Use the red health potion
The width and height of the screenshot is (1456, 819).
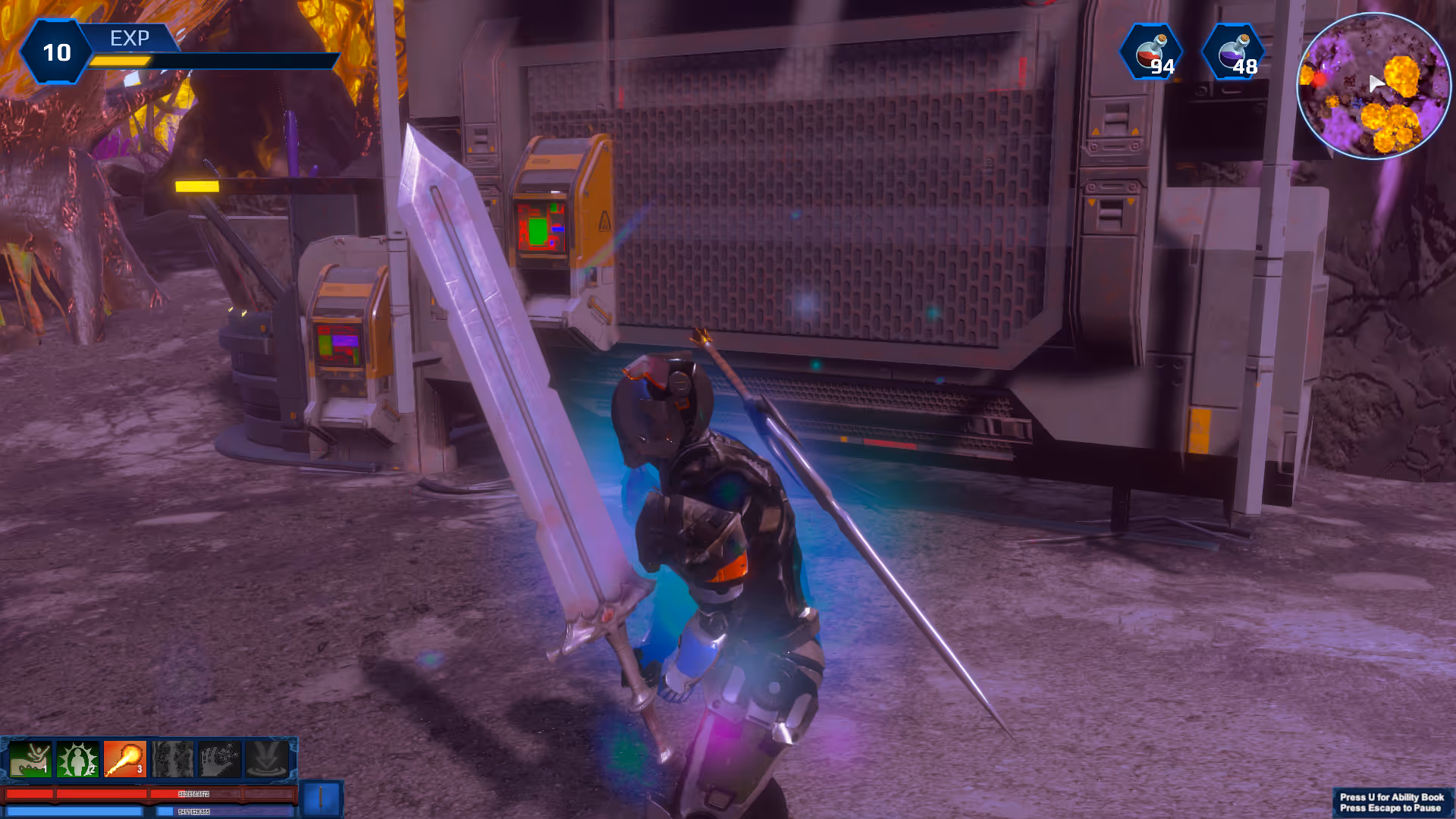(1152, 53)
